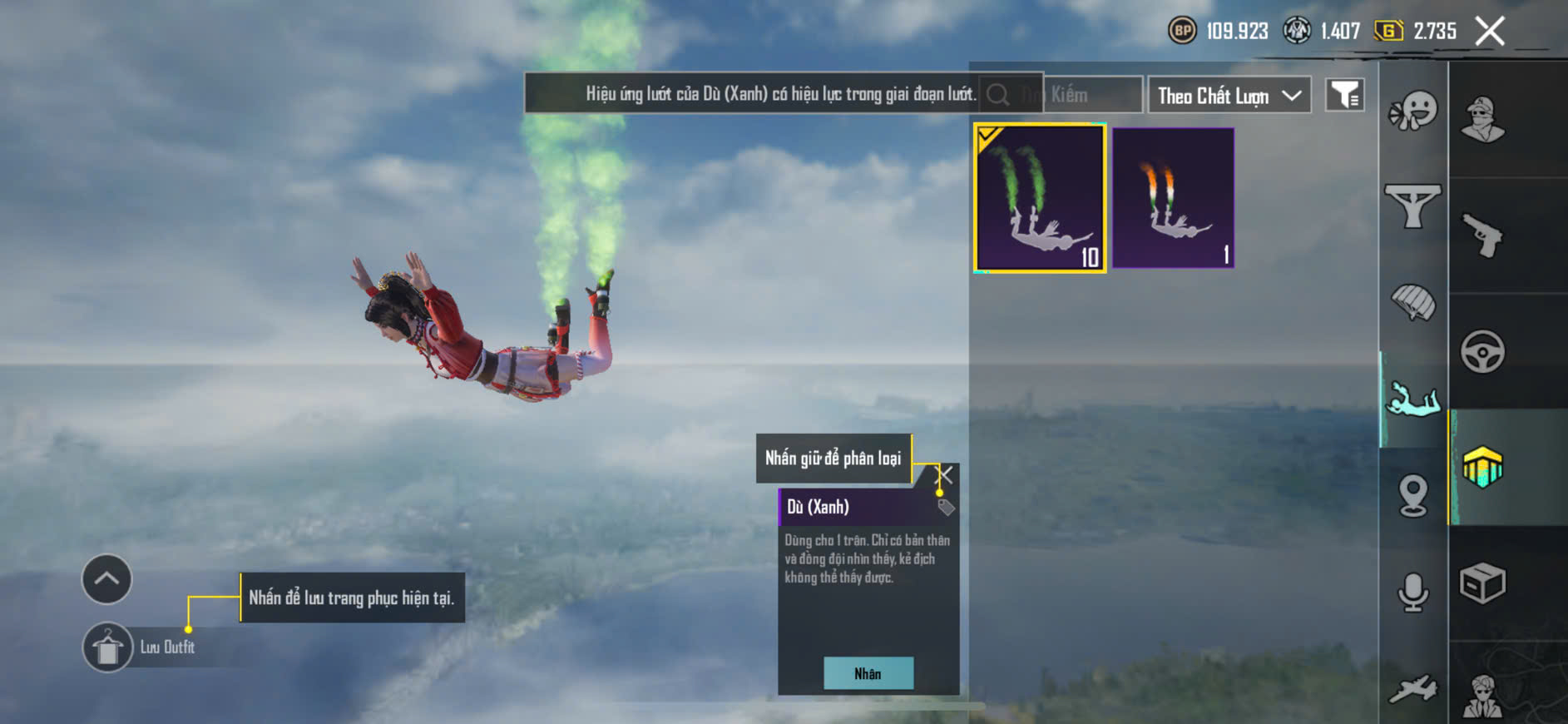Screen dimensions: 1568x724
Task: Save current outfit with Lưu Outfit
Action: (x=108, y=647)
